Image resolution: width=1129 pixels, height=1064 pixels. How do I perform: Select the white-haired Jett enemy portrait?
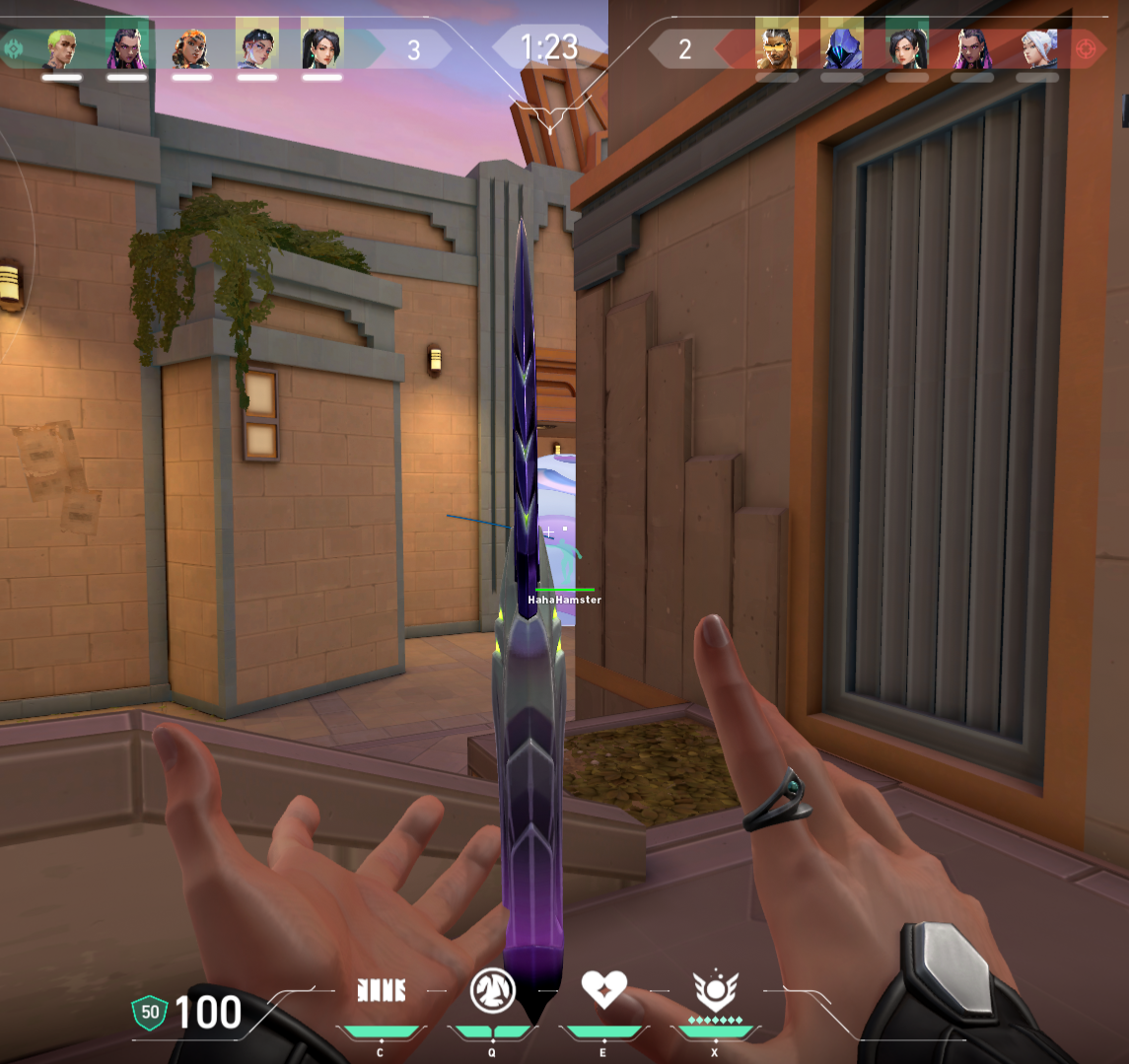(x=1037, y=47)
